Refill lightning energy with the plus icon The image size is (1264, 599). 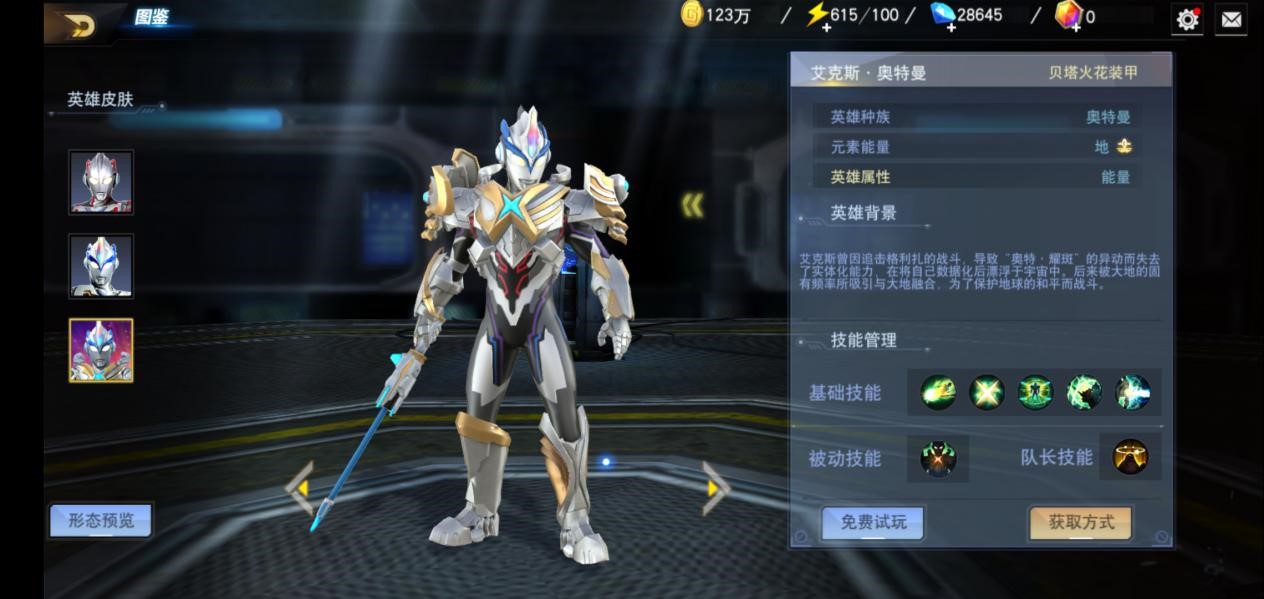point(826,27)
